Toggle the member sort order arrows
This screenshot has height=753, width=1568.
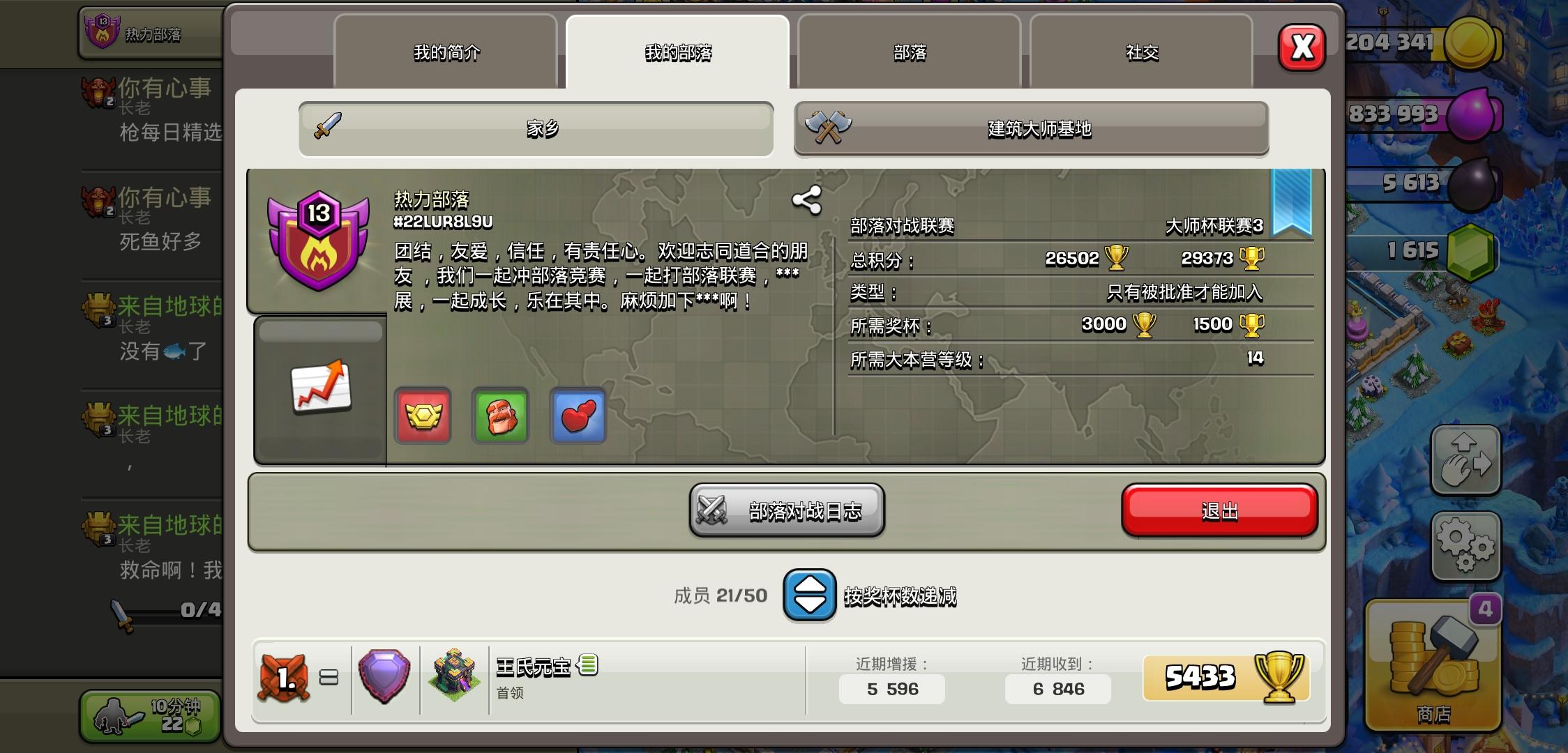[808, 596]
